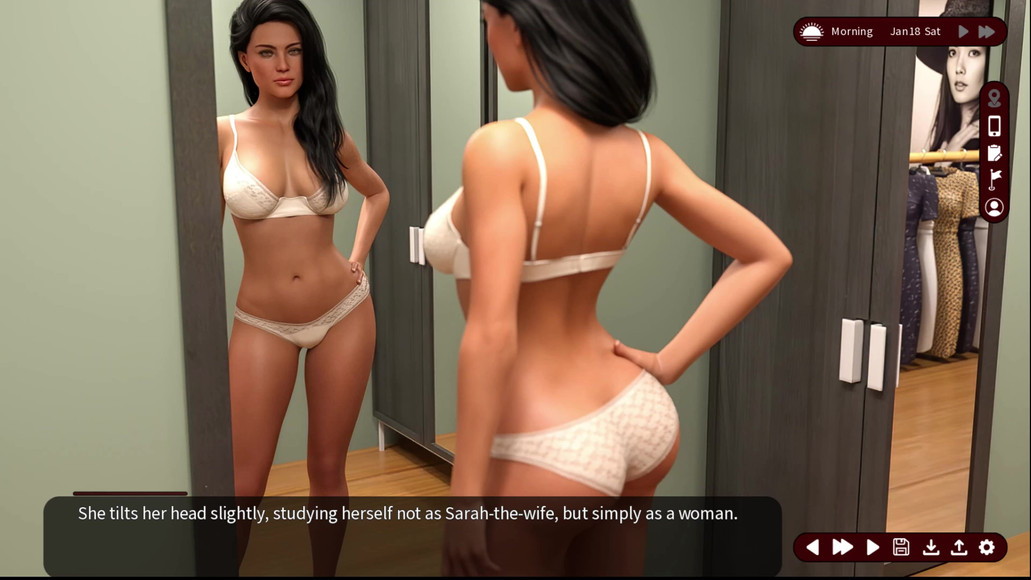This screenshot has width=1031, height=580.
Task: Open the notes clipboard icon
Action: click(x=994, y=153)
